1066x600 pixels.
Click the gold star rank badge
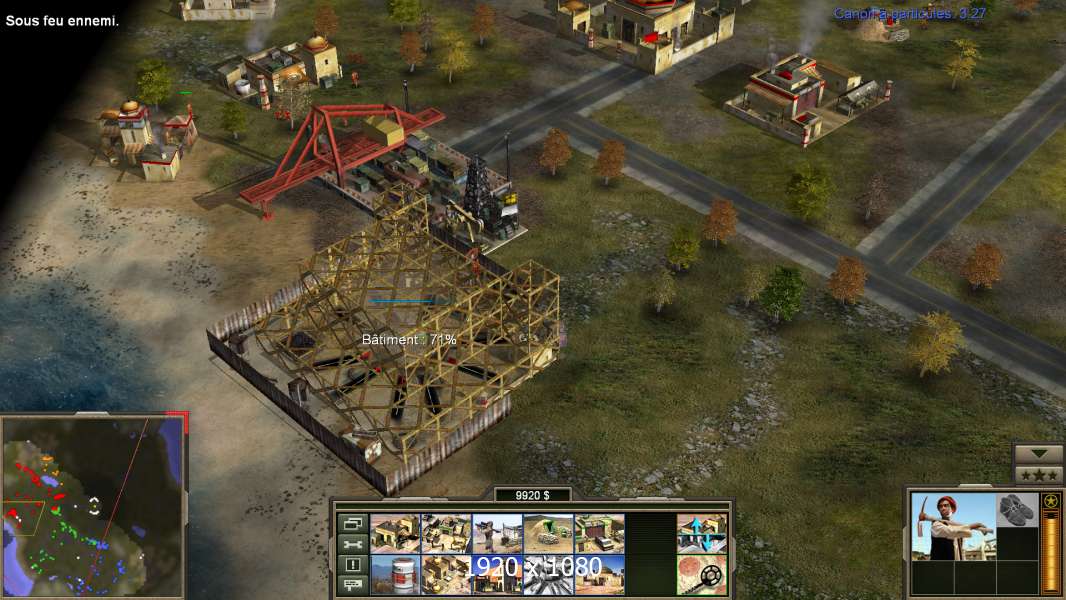coord(1050,501)
